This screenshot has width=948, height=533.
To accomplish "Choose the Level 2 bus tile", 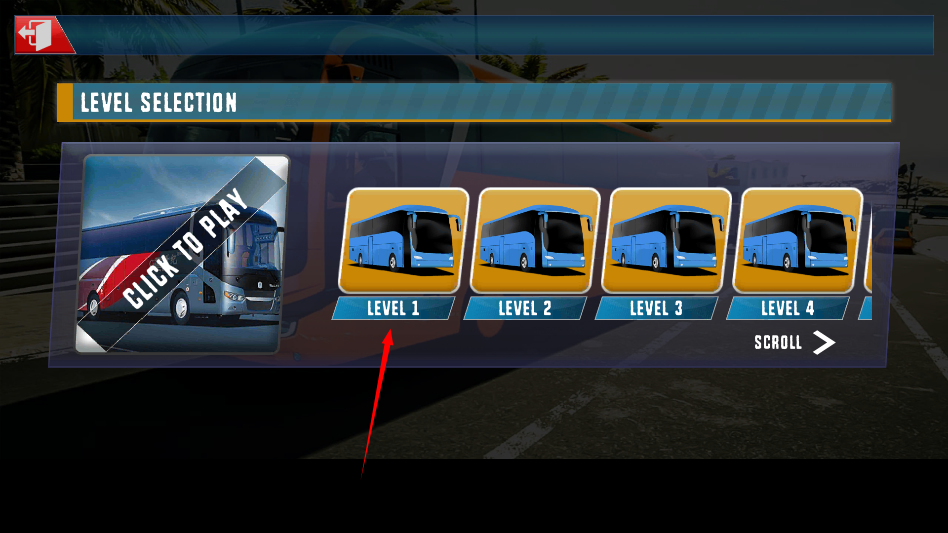I will pyautogui.click(x=535, y=241).
